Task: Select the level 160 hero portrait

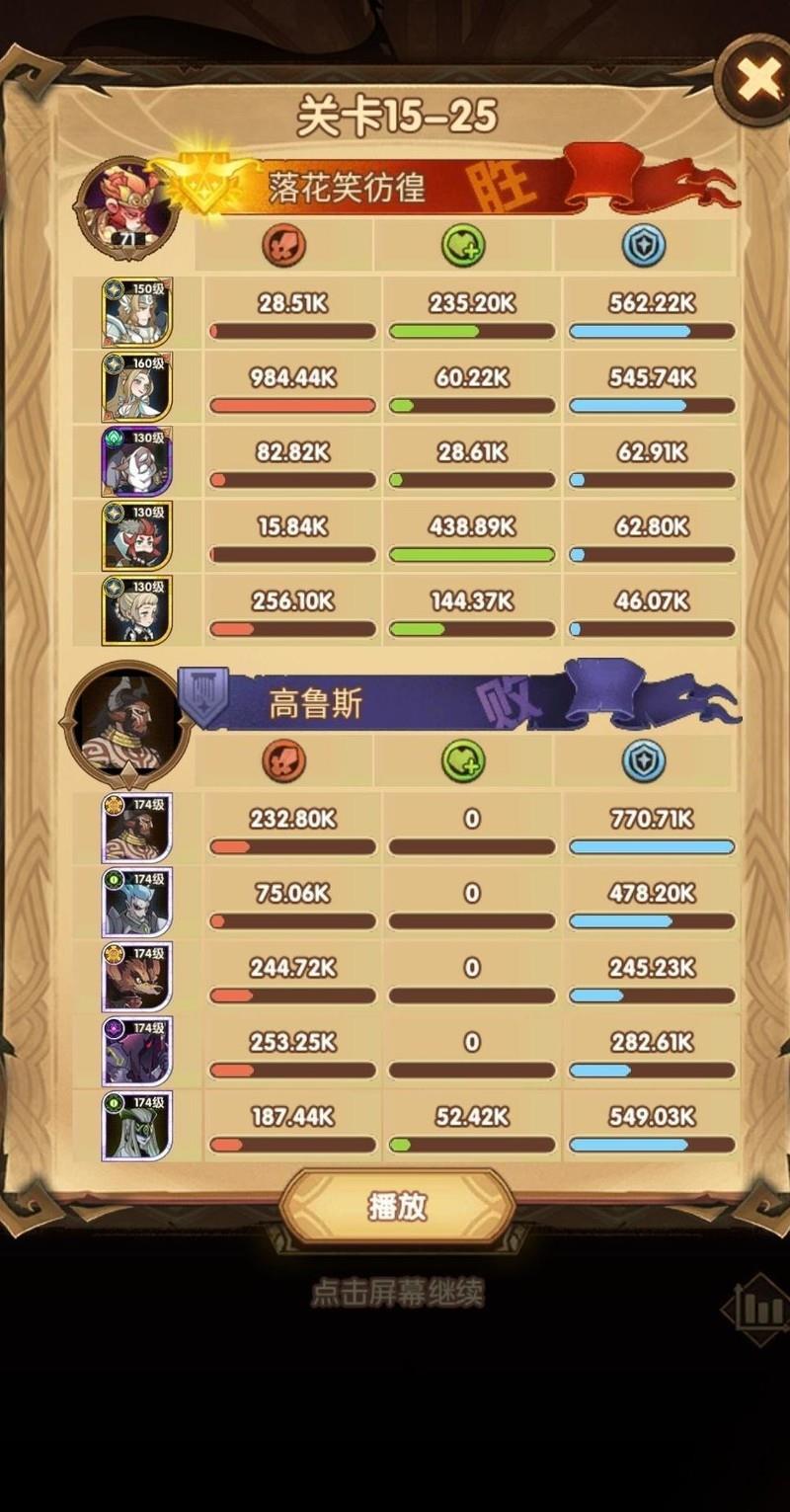Action: click(x=137, y=386)
